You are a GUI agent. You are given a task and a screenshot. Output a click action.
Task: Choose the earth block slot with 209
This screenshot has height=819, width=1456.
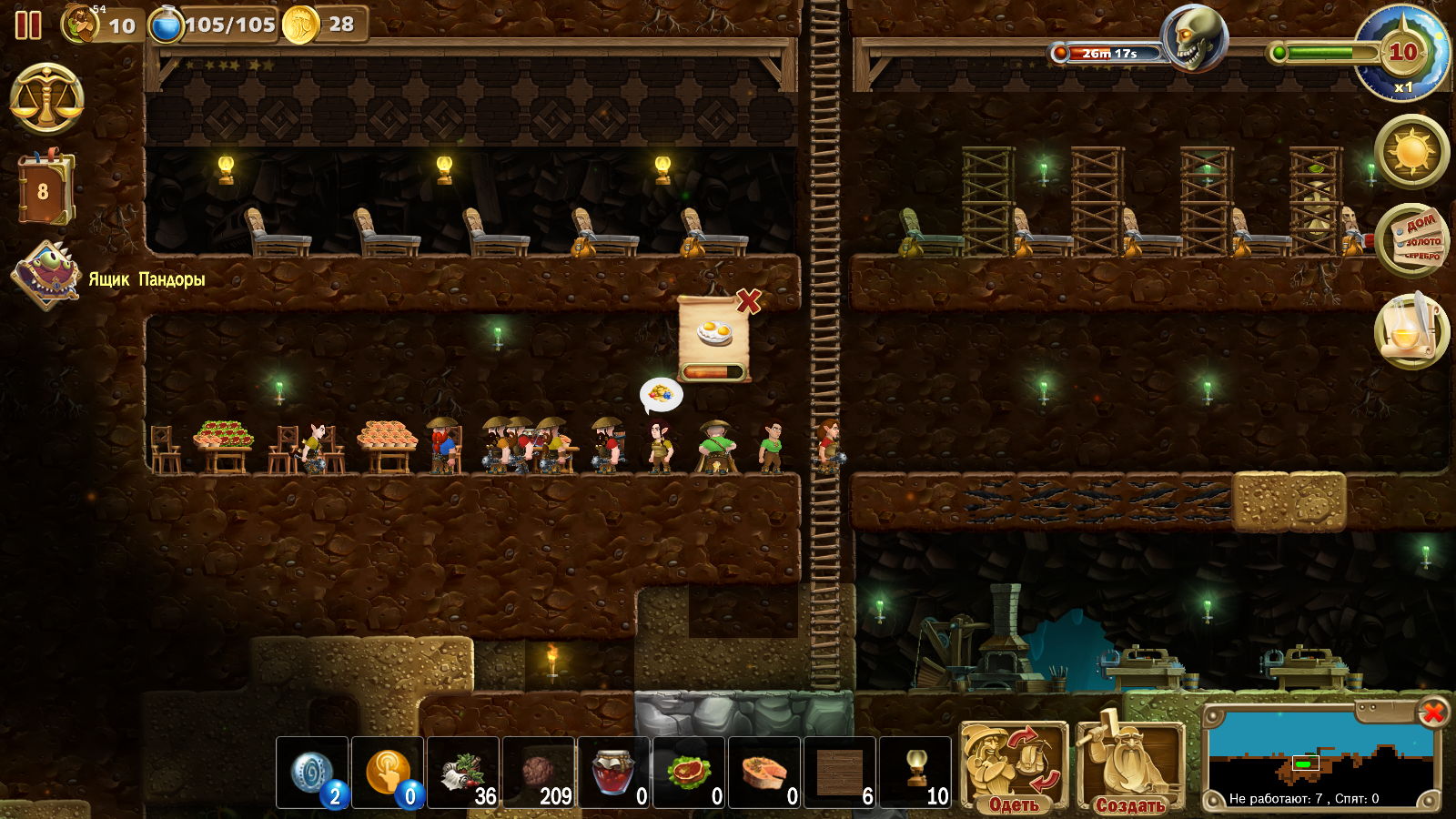coord(539,773)
